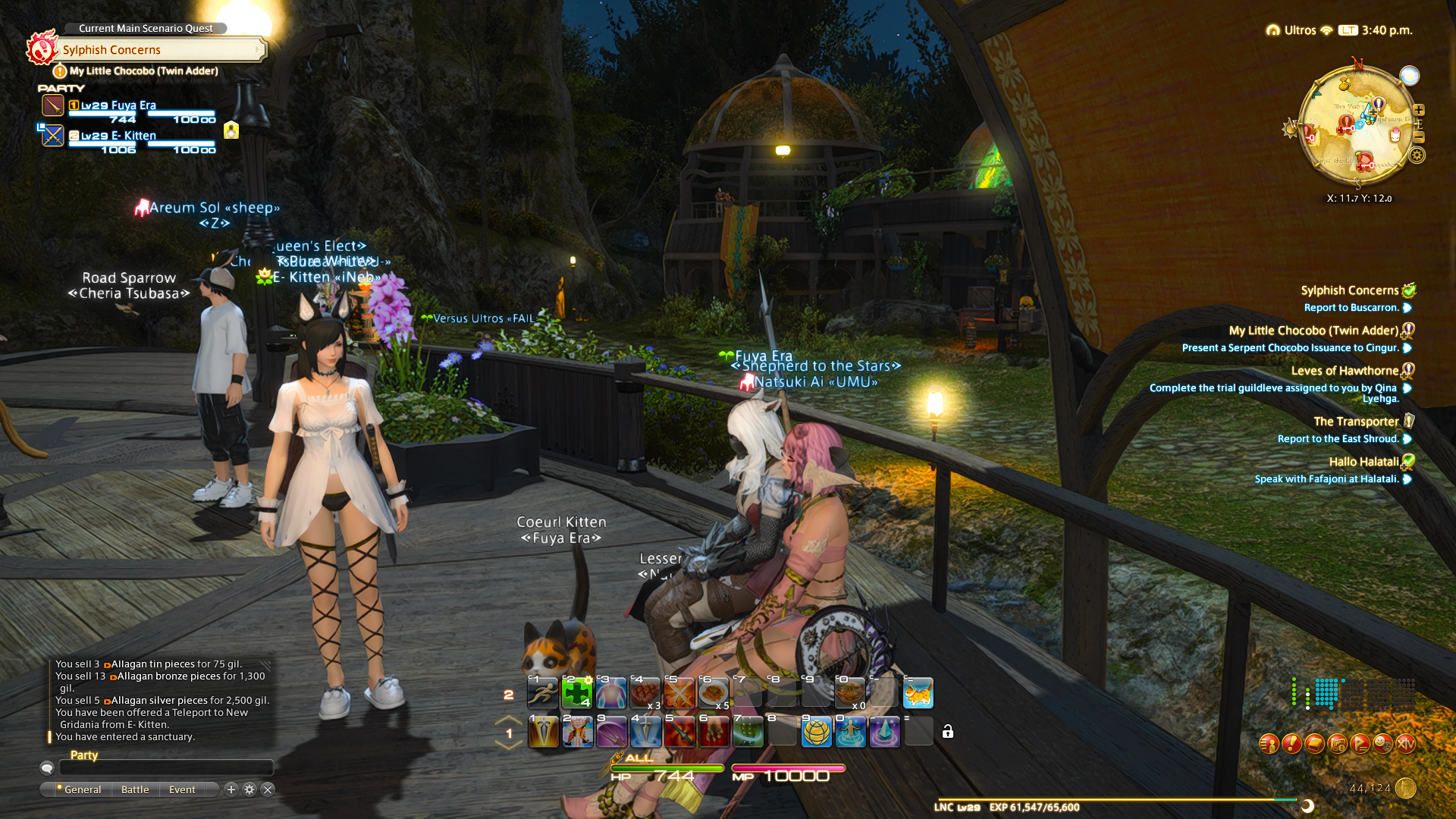
Task: Open the yellow exclamation-mark menu
Action: click(1291, 744)
